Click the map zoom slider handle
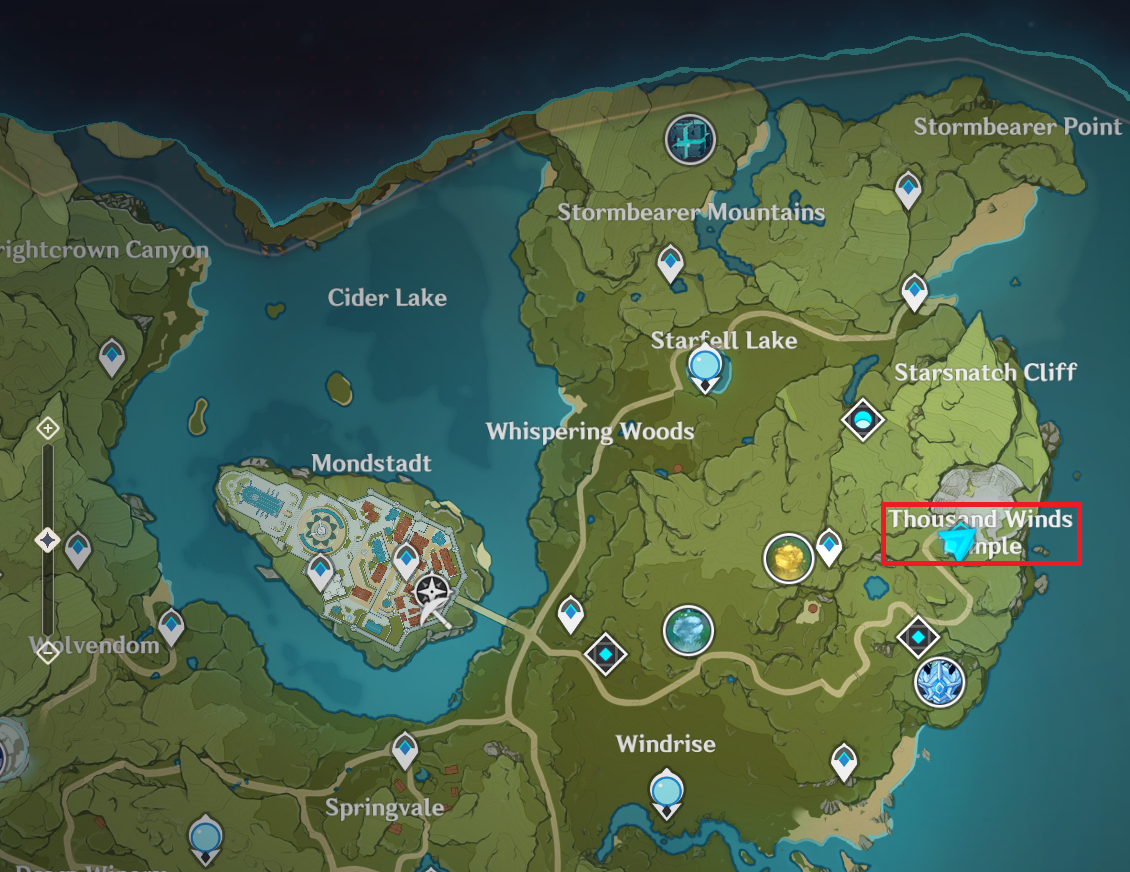 pyautogui.click(x=47, y=541)
